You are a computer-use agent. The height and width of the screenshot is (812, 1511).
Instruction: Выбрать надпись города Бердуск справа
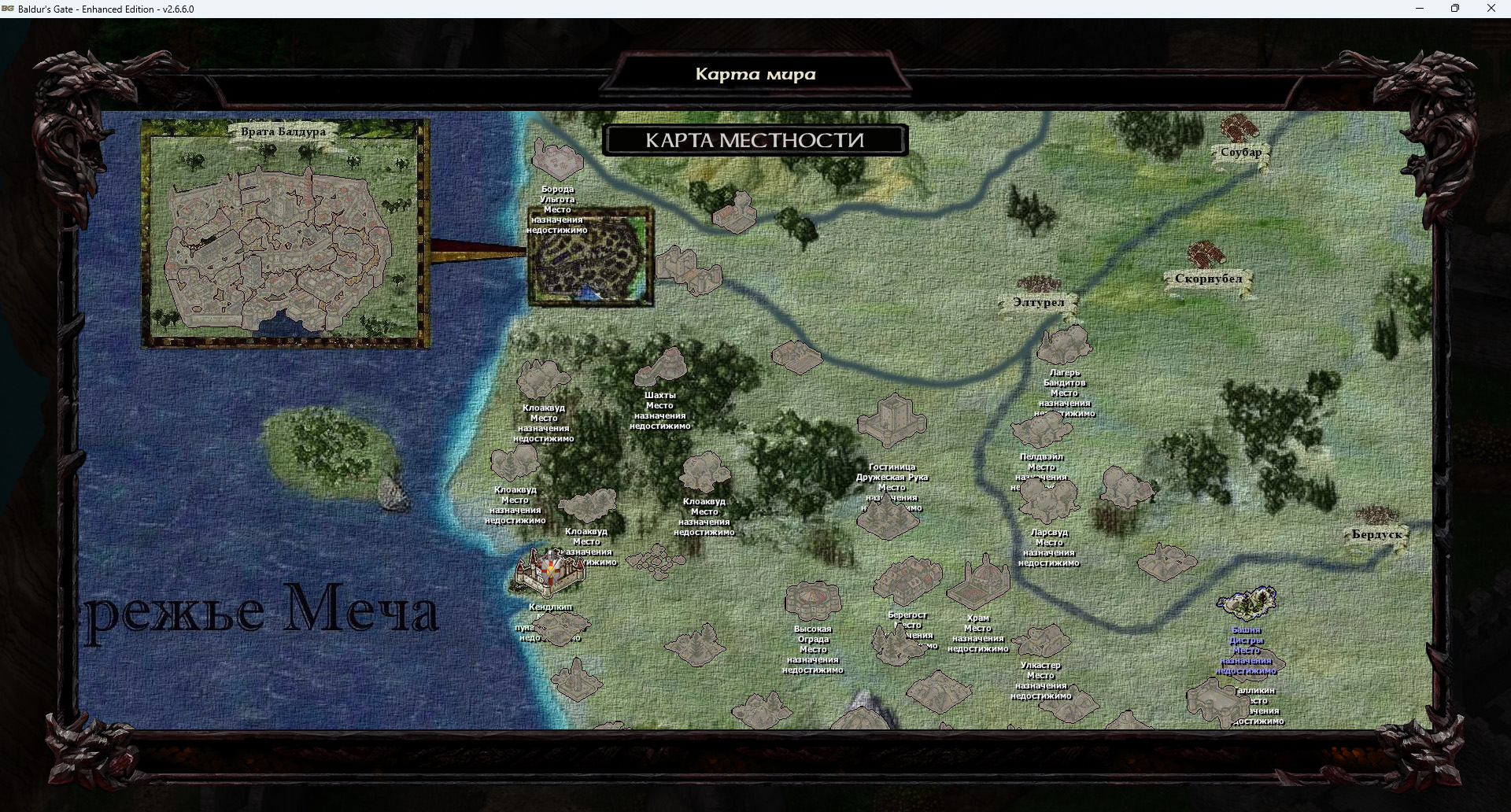tap(1376, 533)
